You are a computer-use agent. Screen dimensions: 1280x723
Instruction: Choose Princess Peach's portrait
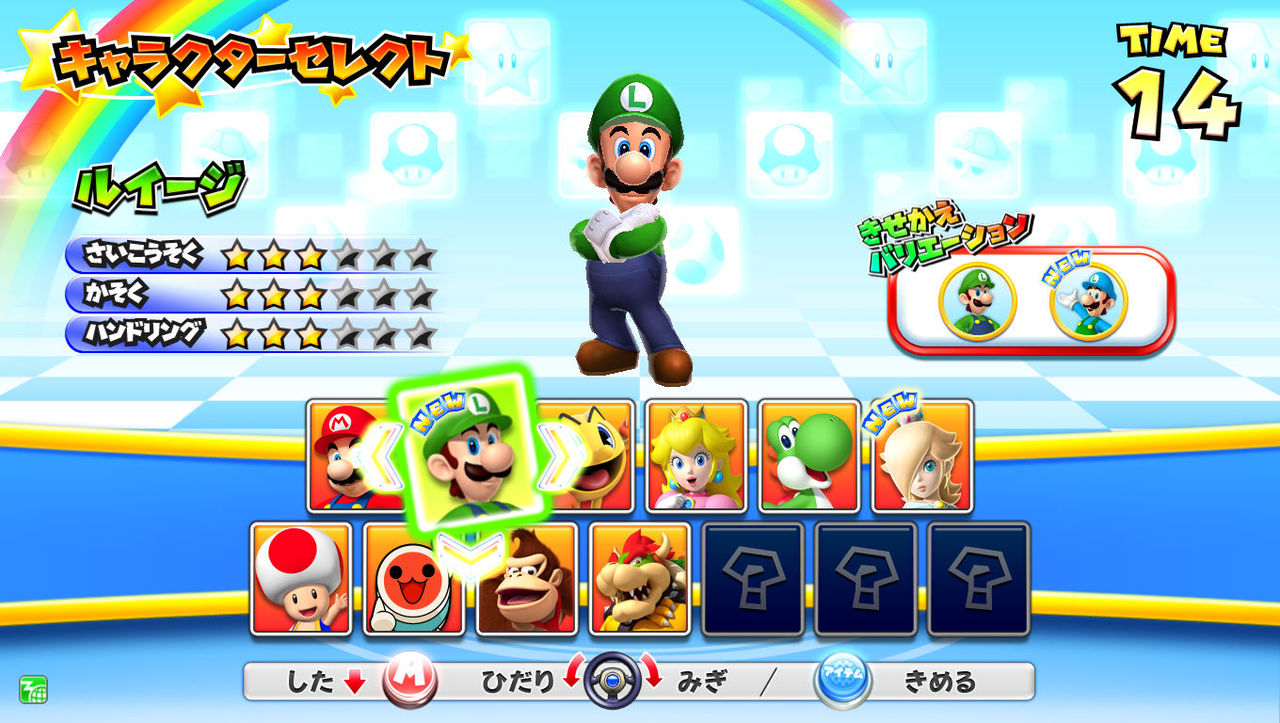click(x=697, y=457)
